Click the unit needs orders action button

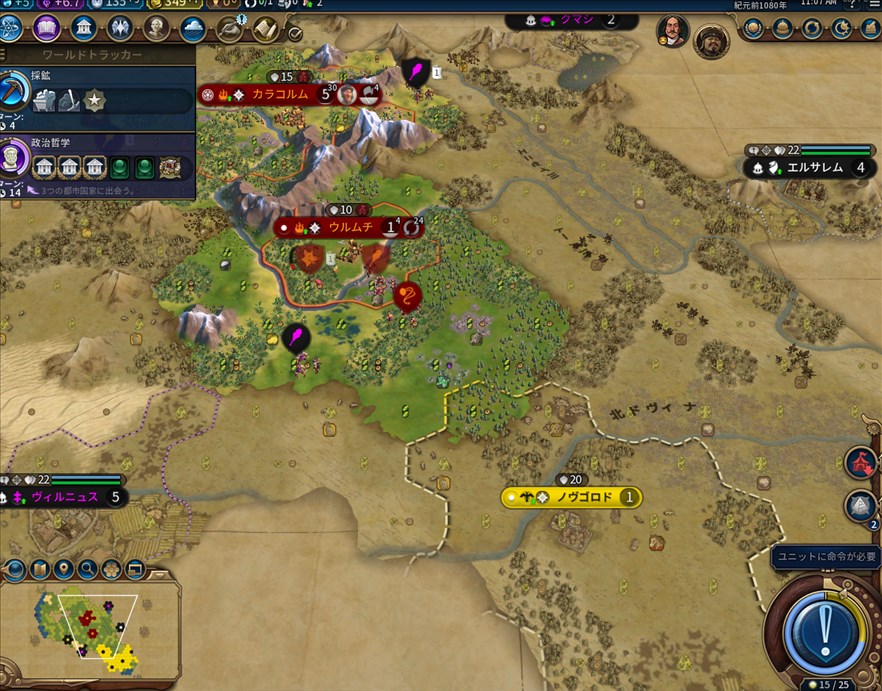click(823, 629)
